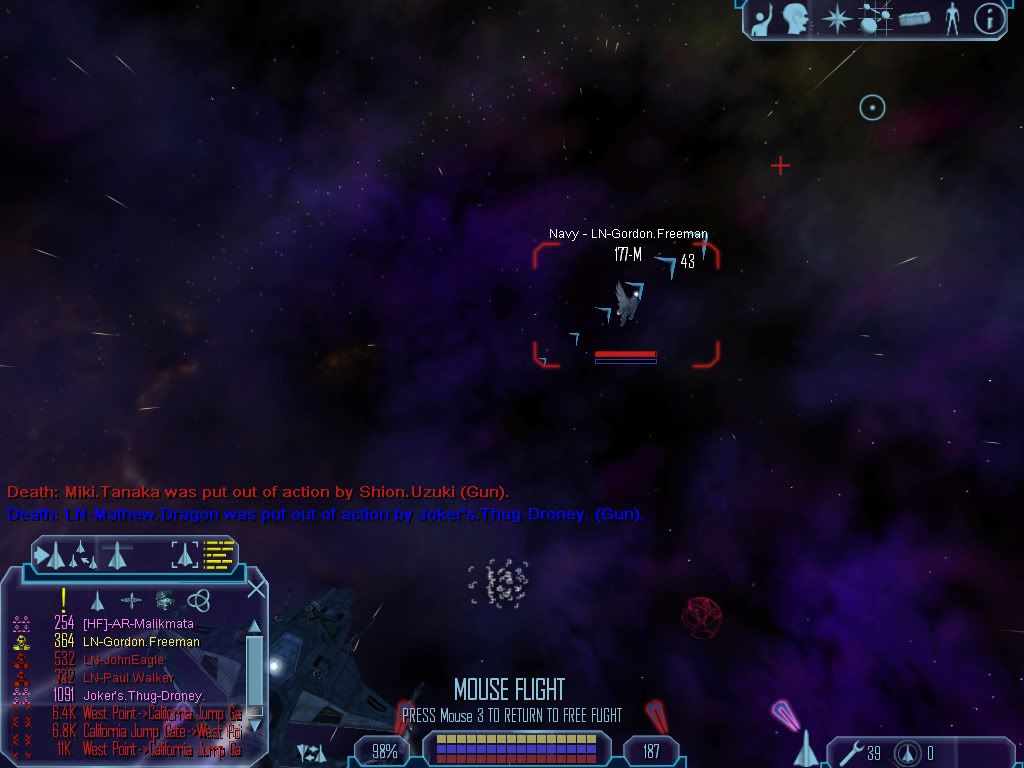Open the reputation human figure icon

[951, 18]
